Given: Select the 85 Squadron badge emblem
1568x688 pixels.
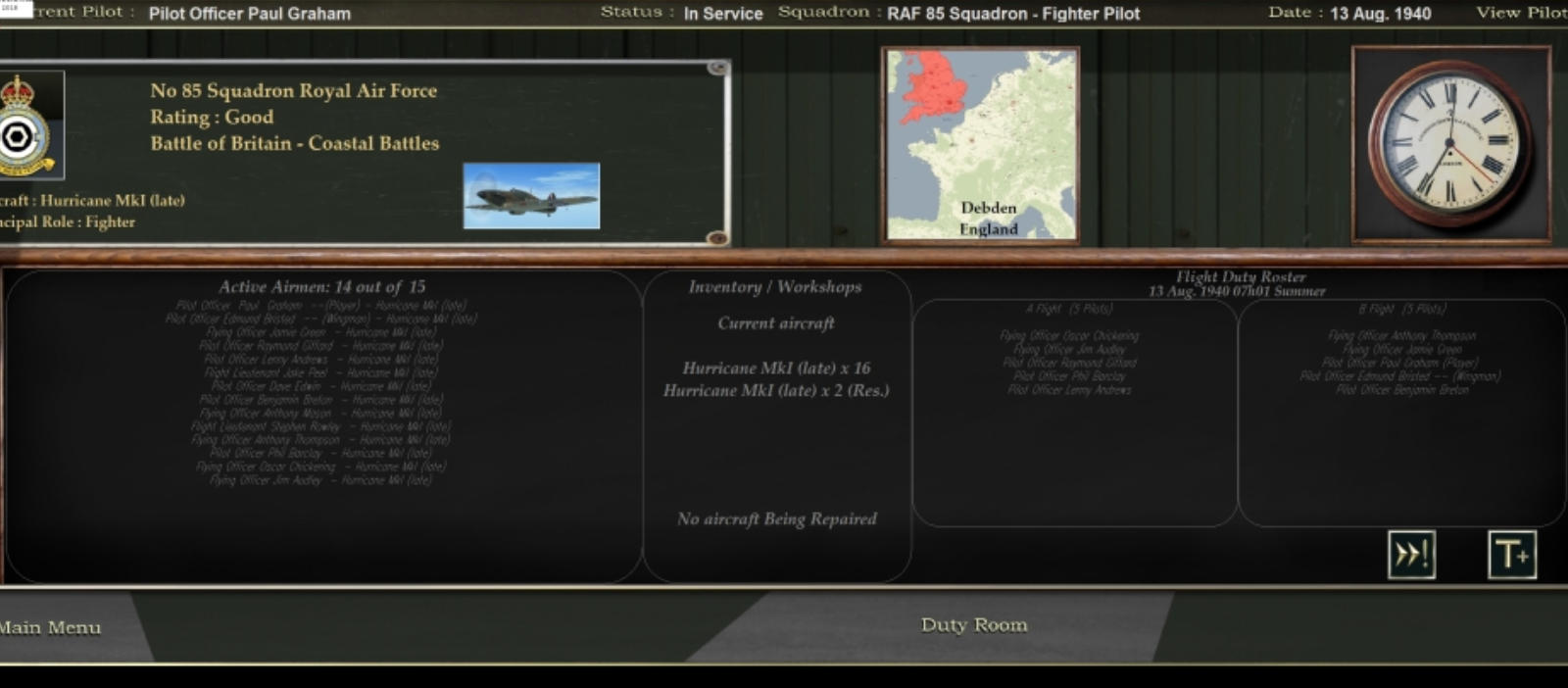Looking at the screenshot, I should click(24, 125).
